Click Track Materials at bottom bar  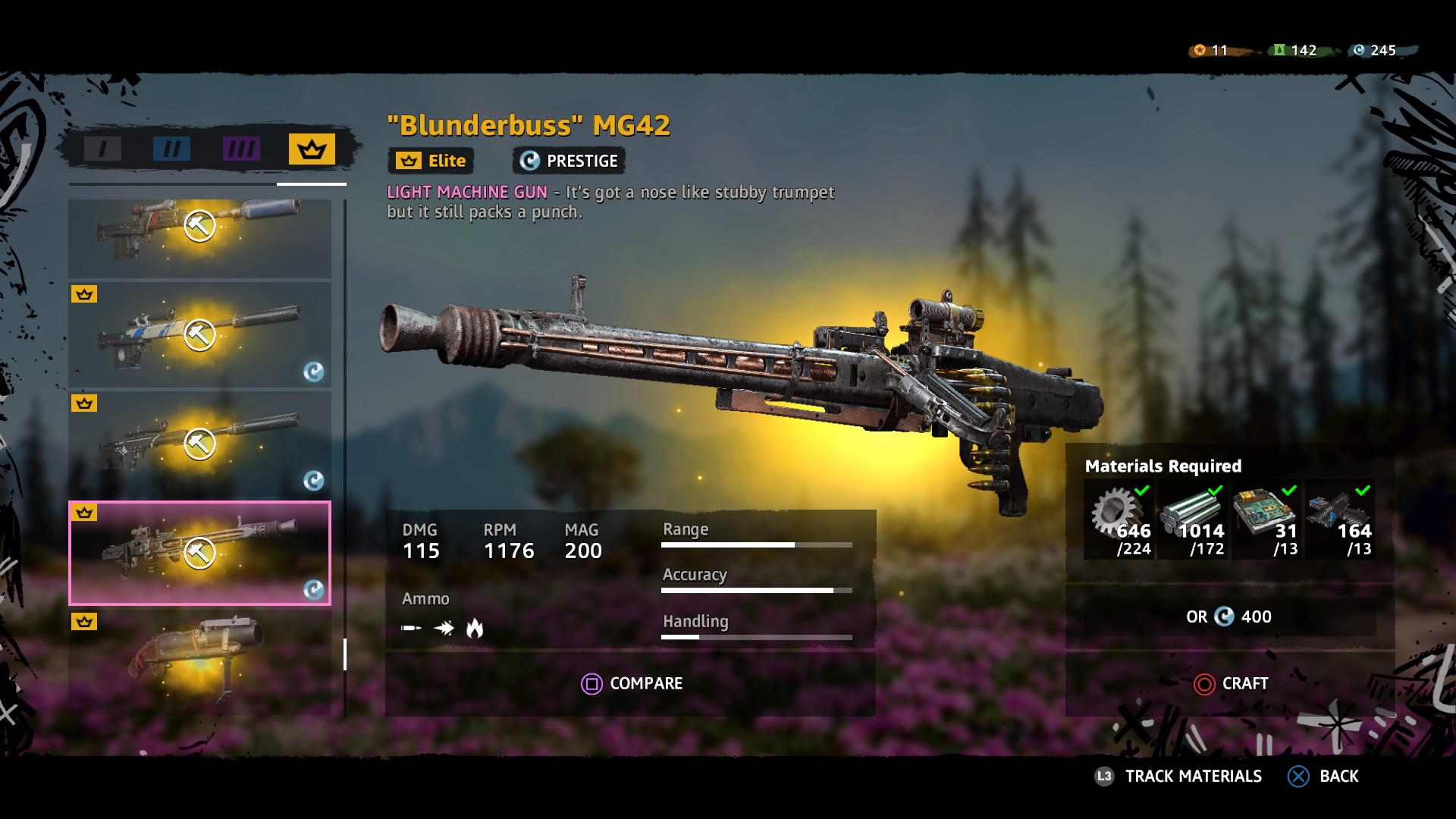(x=1193, y=777)
